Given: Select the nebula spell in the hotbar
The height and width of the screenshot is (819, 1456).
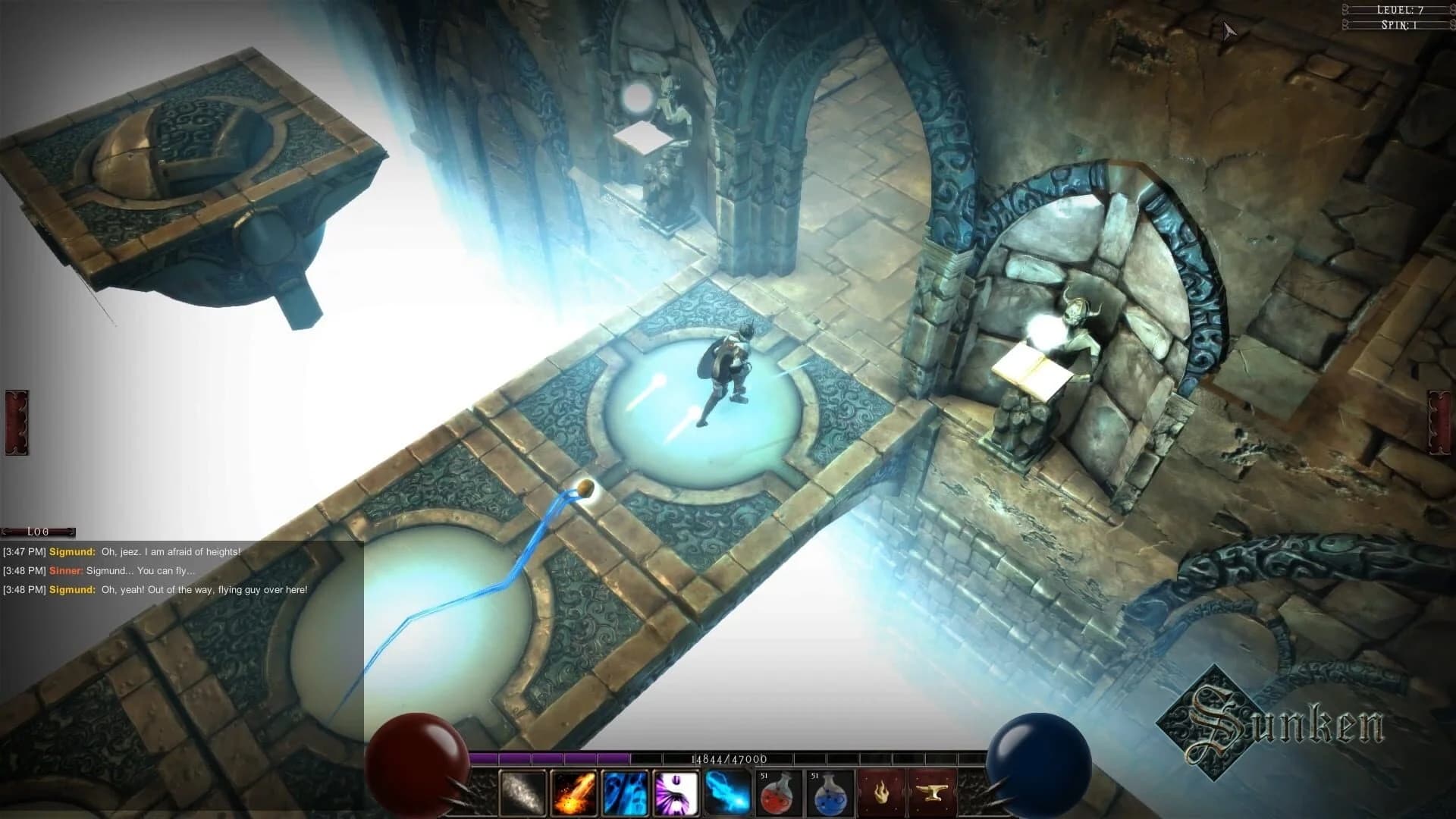Looking at the screenshot, I should [x=522, y=792].
